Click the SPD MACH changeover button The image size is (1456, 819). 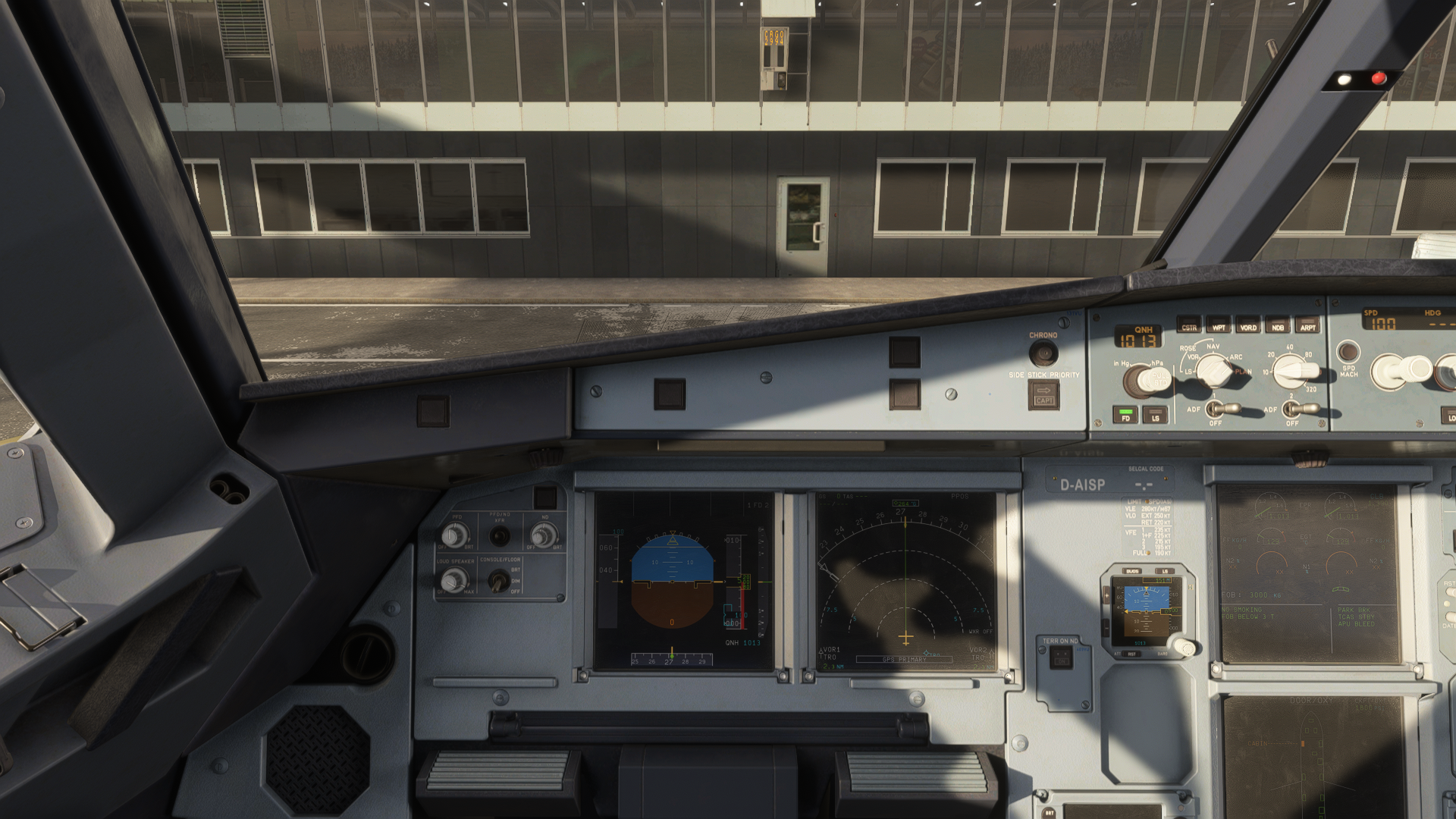[x=1348, y=352]
